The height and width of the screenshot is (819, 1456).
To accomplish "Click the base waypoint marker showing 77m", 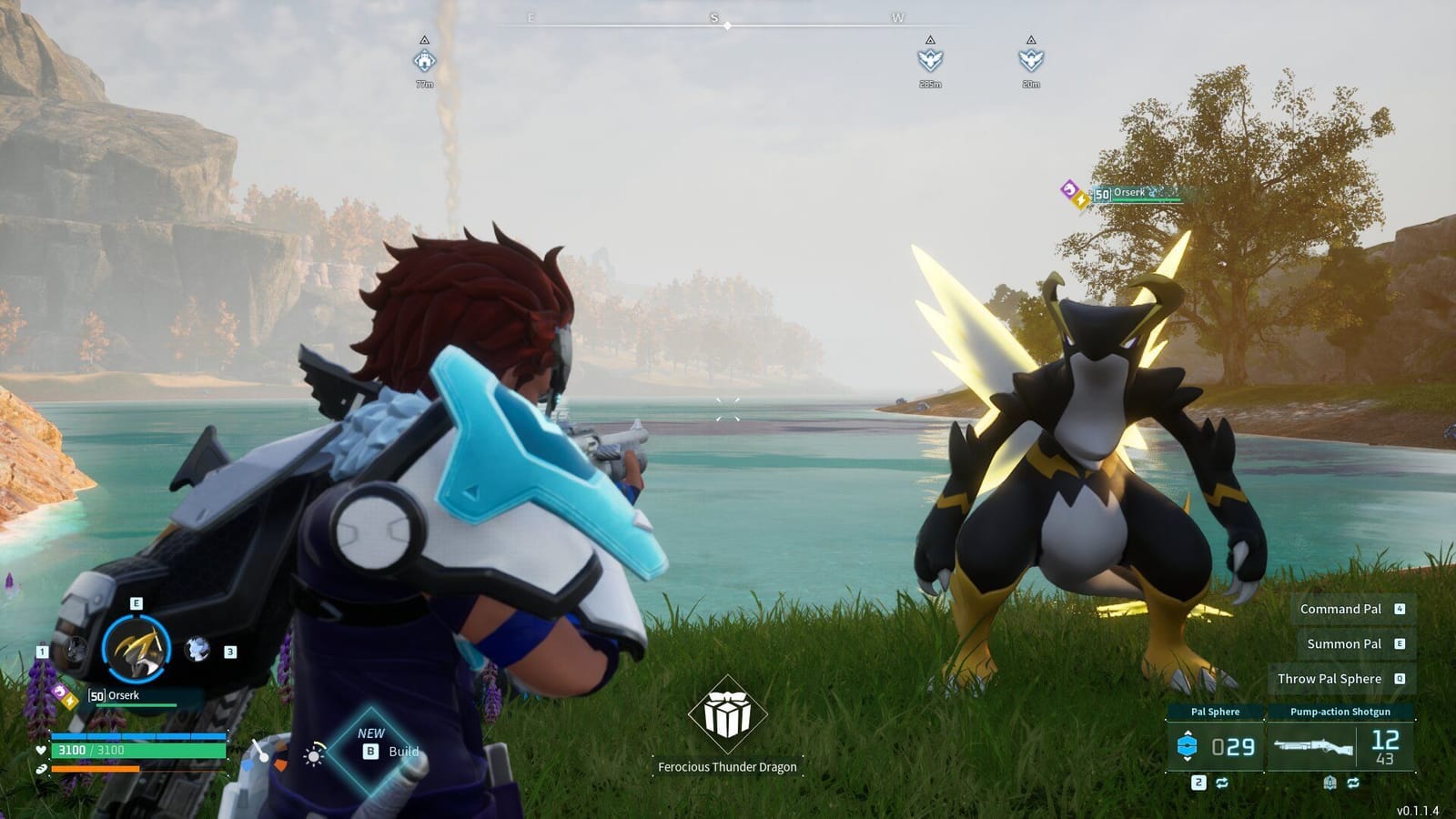I will (x=424, y=62).
